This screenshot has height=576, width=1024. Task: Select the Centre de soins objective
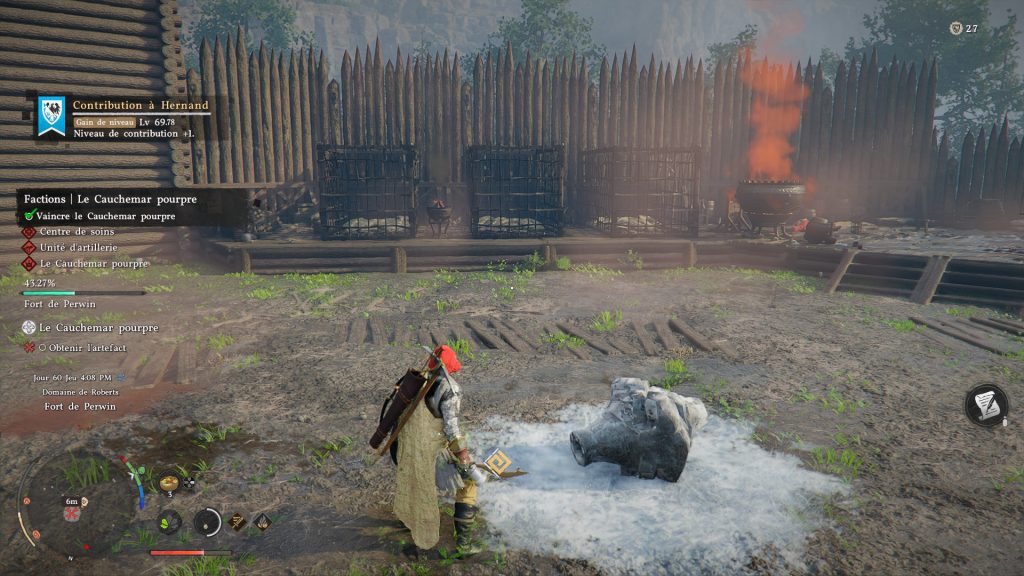[76, 232]
